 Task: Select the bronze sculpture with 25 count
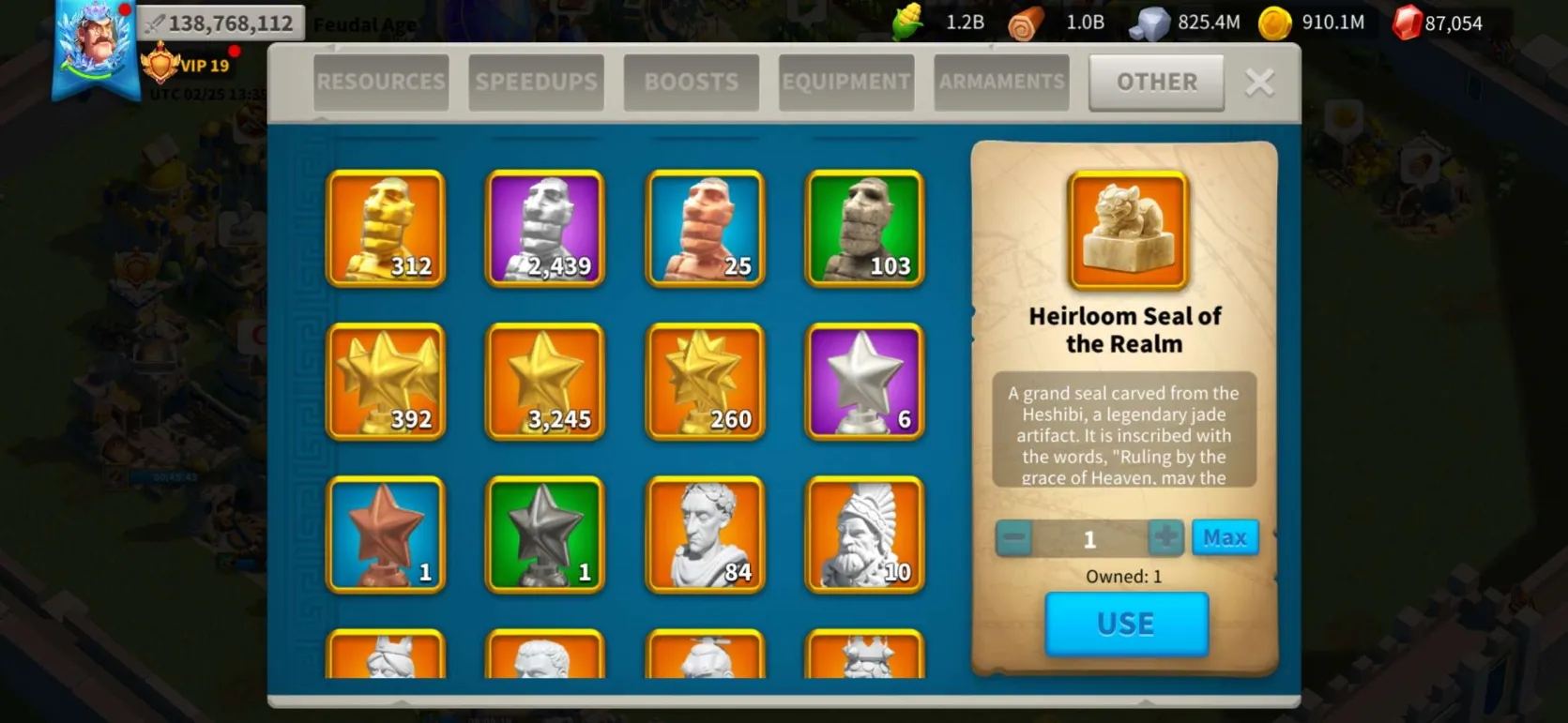click(705, 228)
